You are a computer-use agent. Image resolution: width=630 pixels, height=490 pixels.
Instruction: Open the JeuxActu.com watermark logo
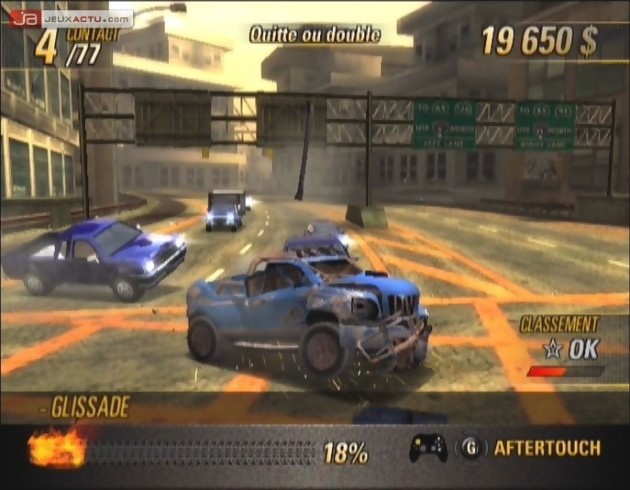point(70,18)
